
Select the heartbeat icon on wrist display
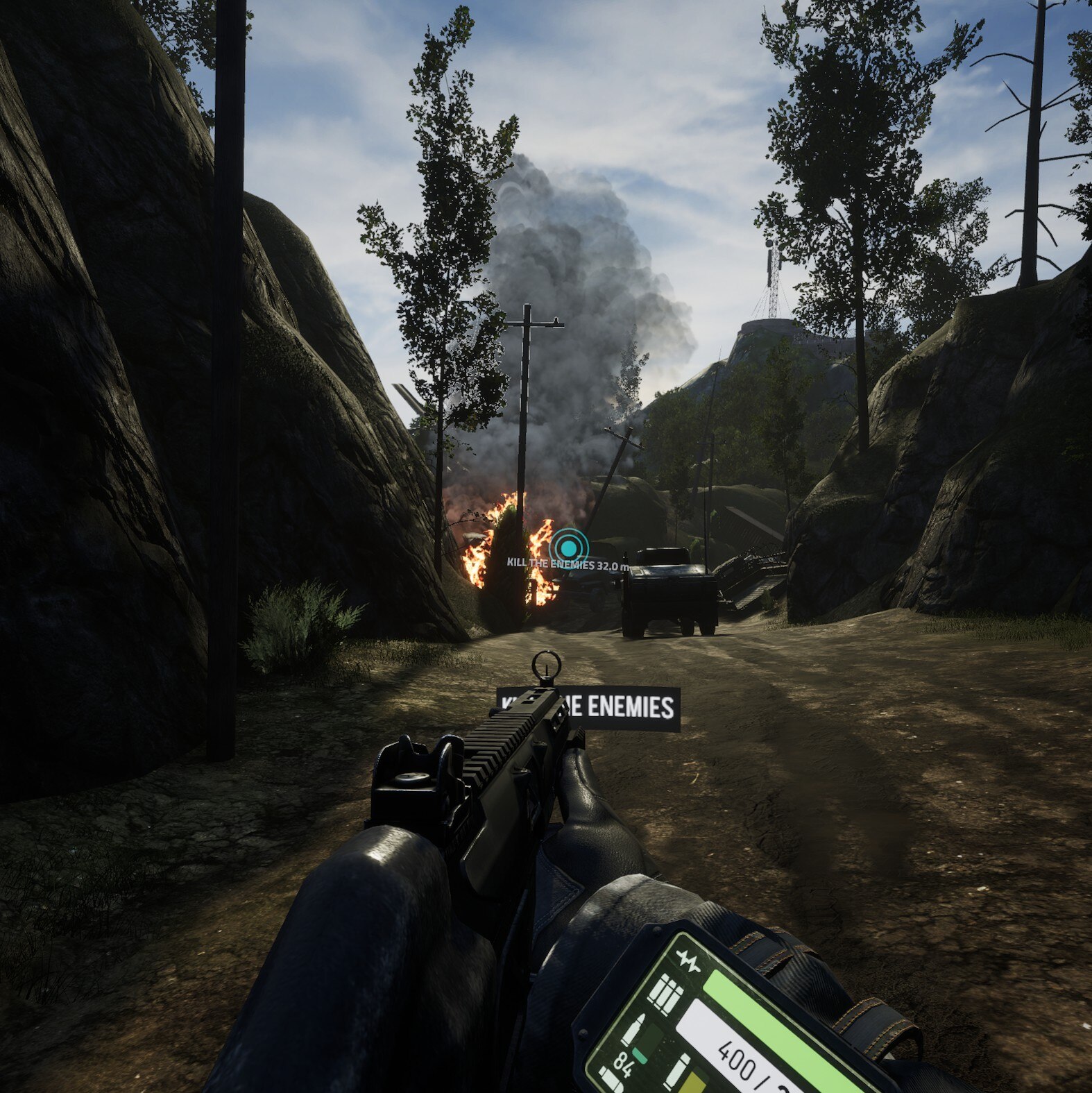(x=688, y=963)
